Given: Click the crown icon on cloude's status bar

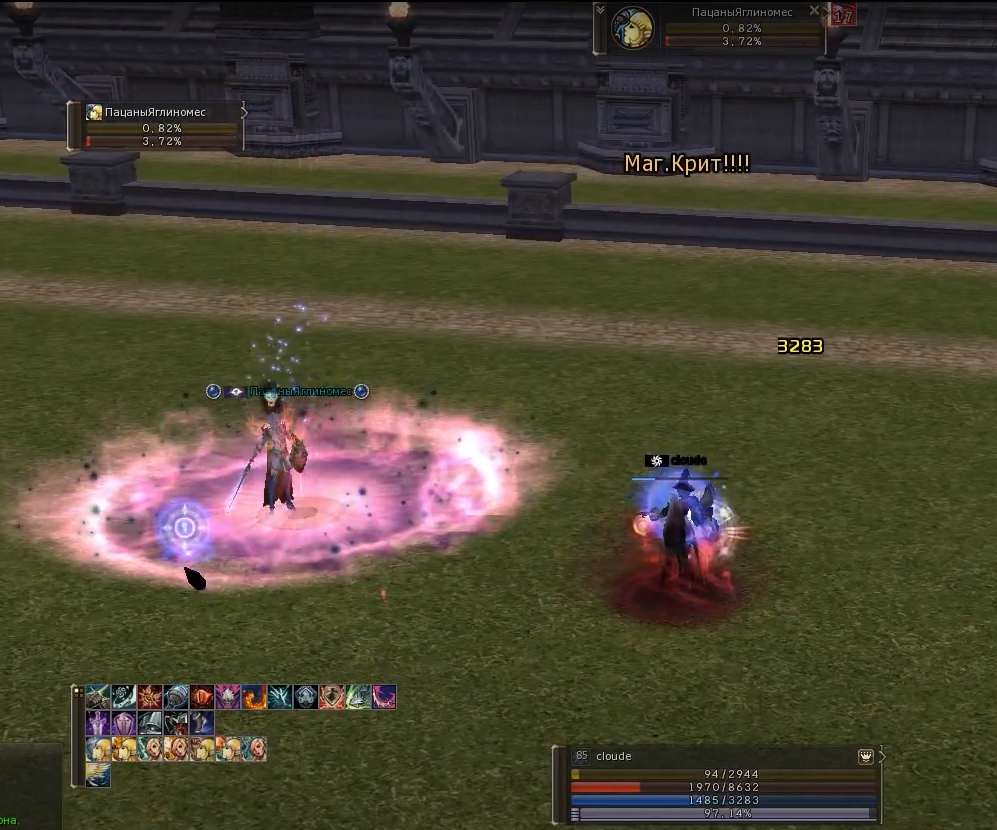Looking at the screenshot, I should tap(866, 757).
